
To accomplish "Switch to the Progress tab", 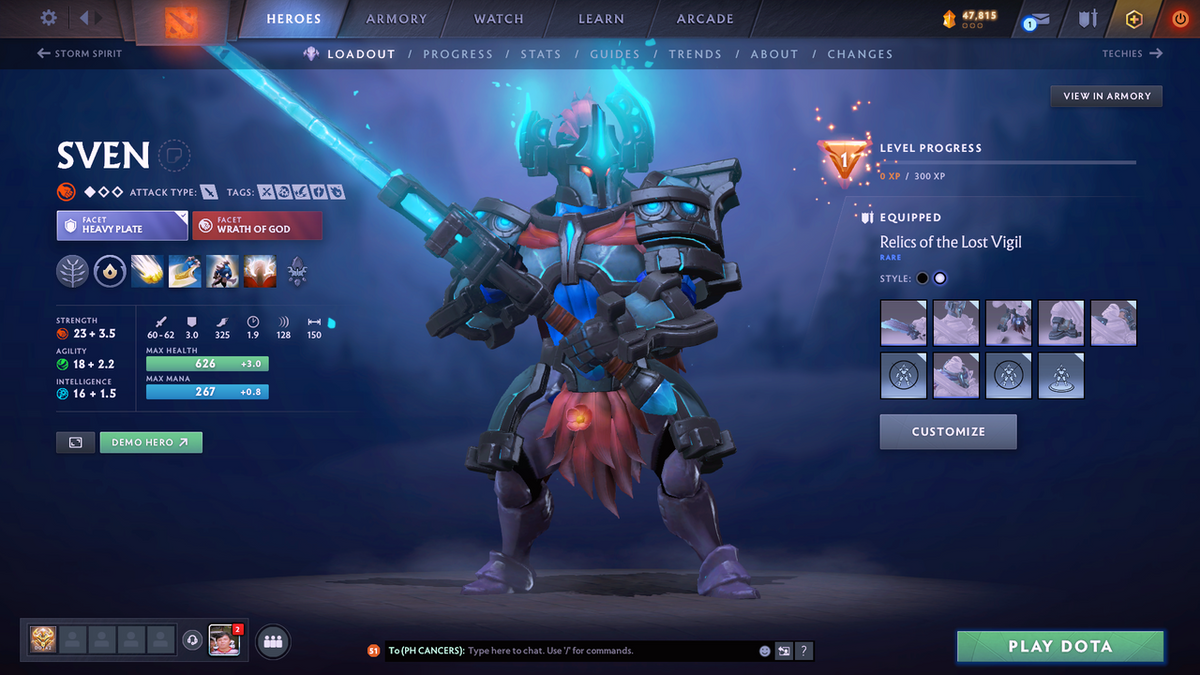I will click(x=457, y=54).
